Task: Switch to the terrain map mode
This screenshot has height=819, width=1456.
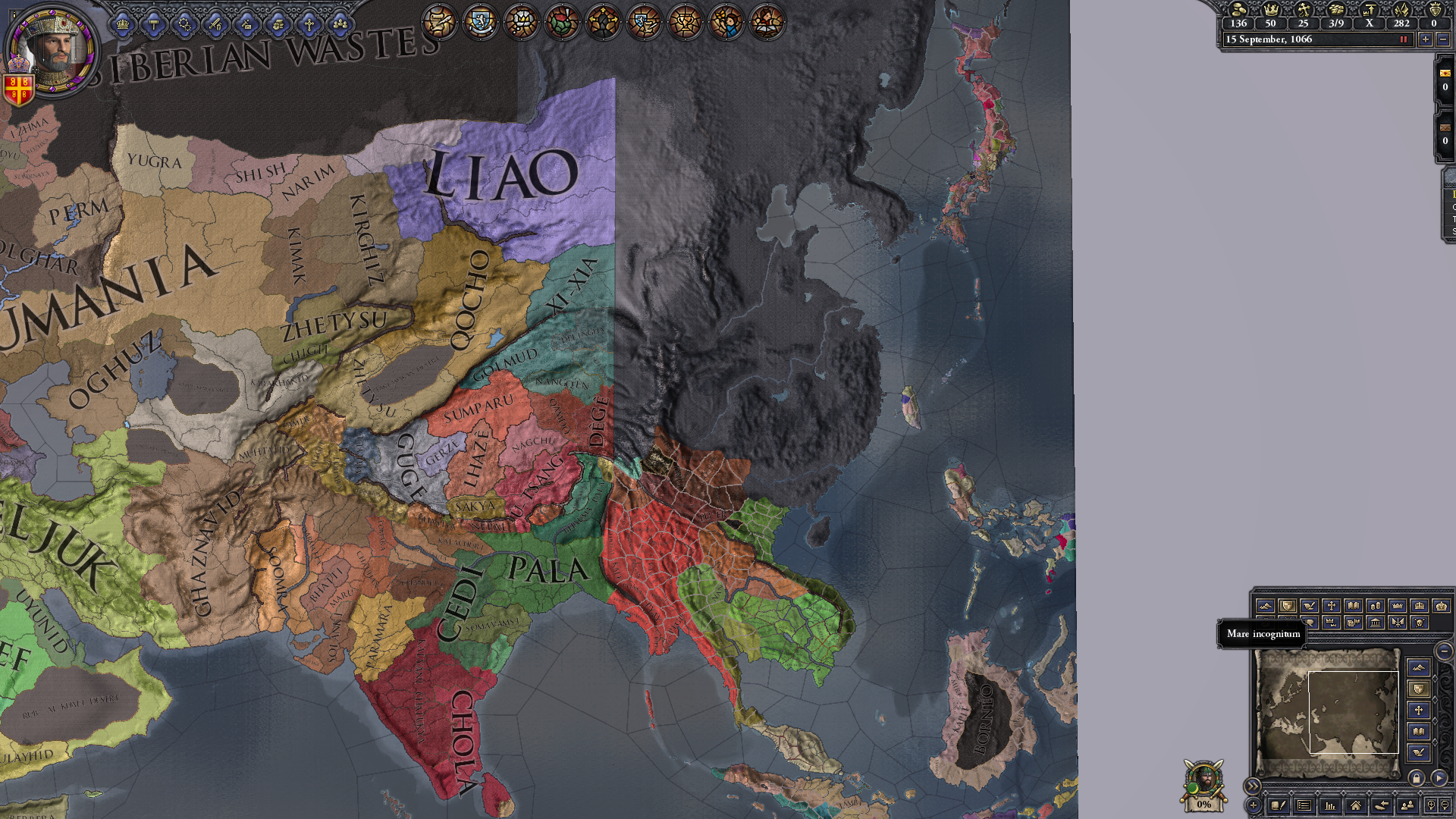Action: pos(1267,607)
